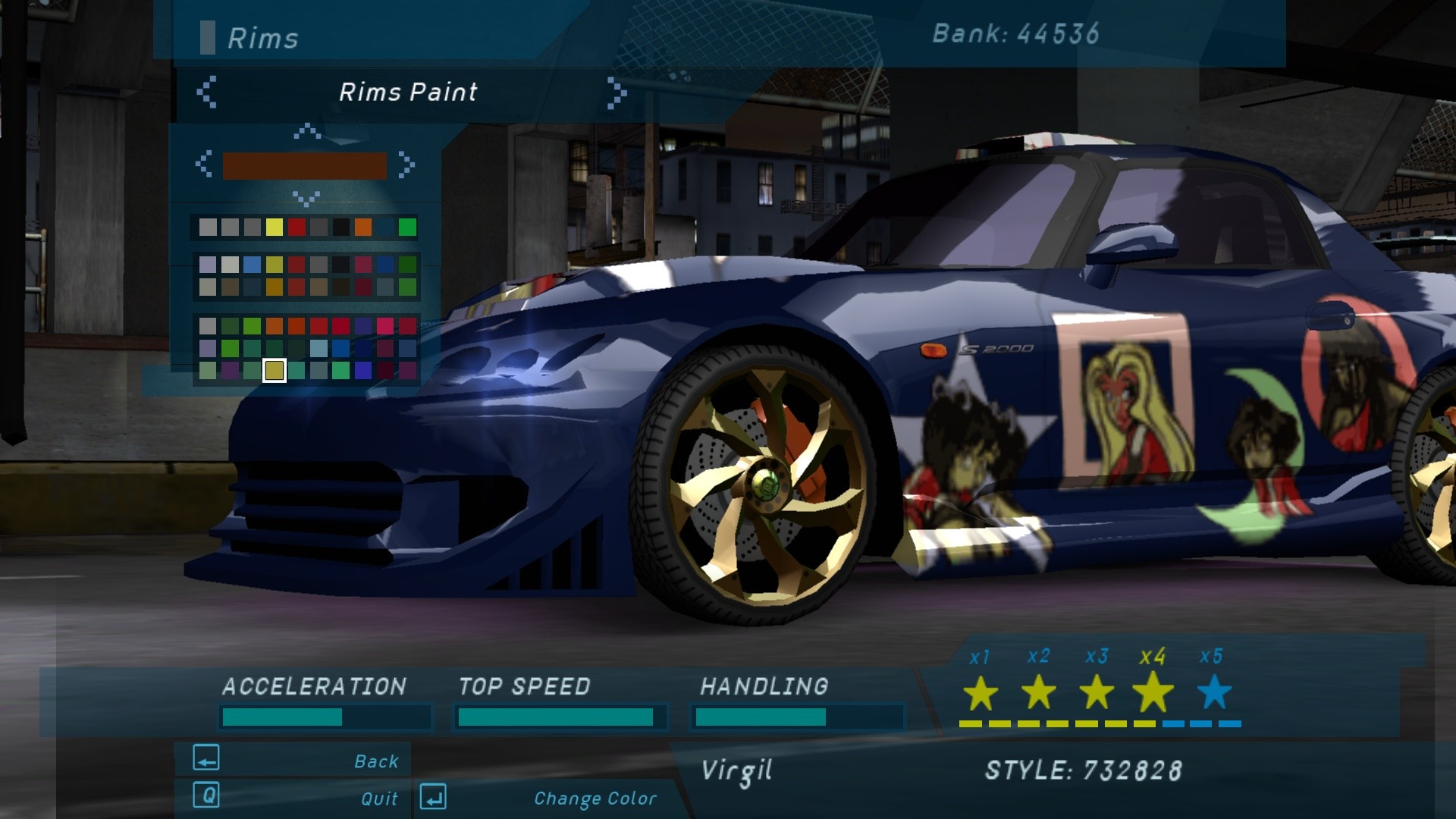Select the light sky-blue swatch in bottom palette
The image size is (1456, 819).
(x=318, y=348)
